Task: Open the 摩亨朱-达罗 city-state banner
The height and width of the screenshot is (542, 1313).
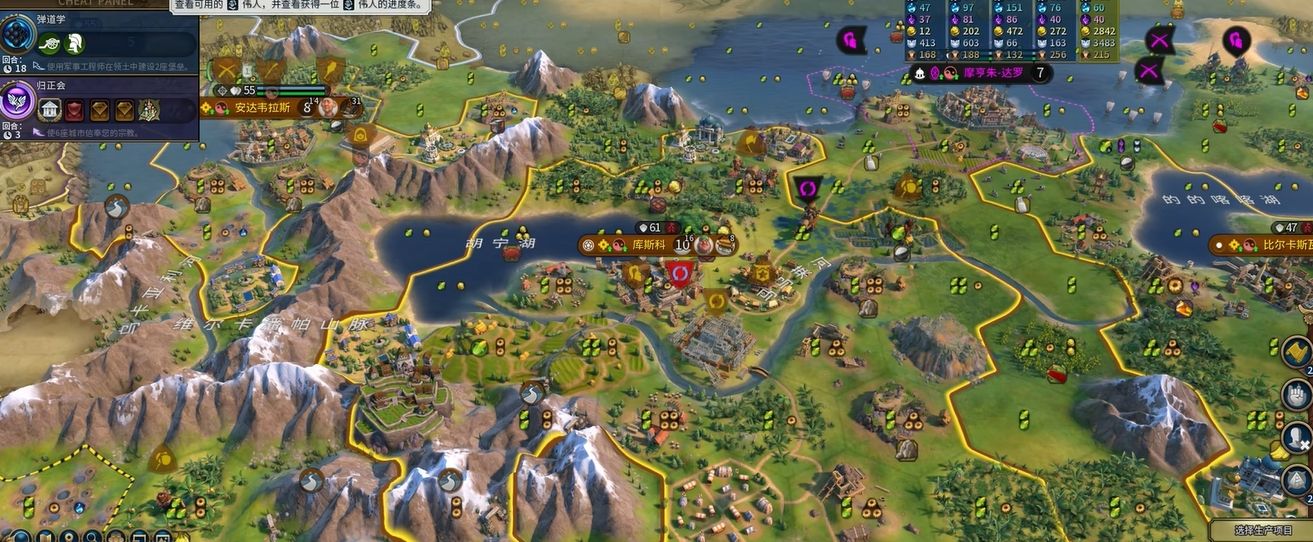Action: click(x=980, y=74)
